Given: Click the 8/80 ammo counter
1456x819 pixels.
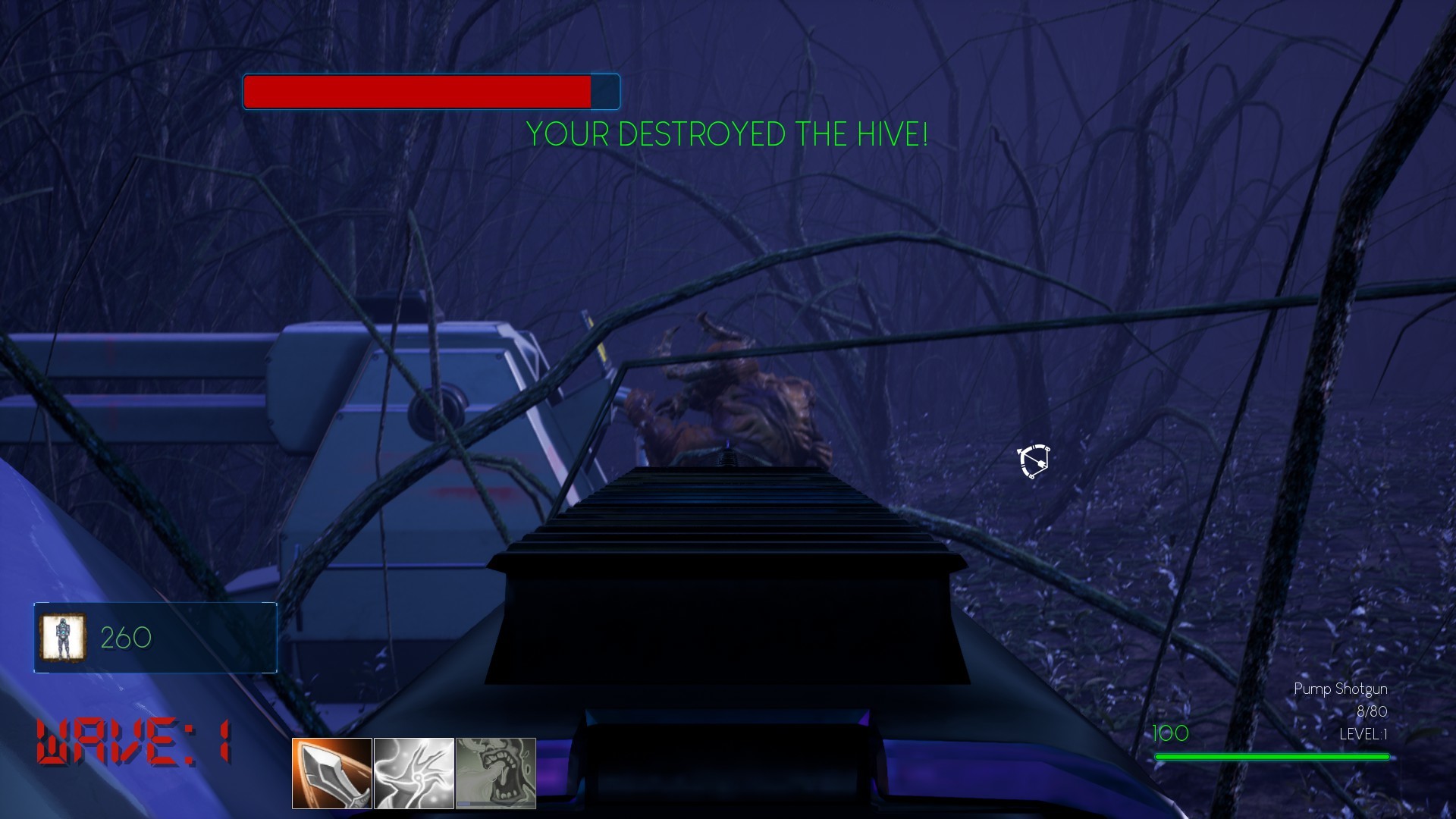Looking at the screenshot, I should 1374,711.
